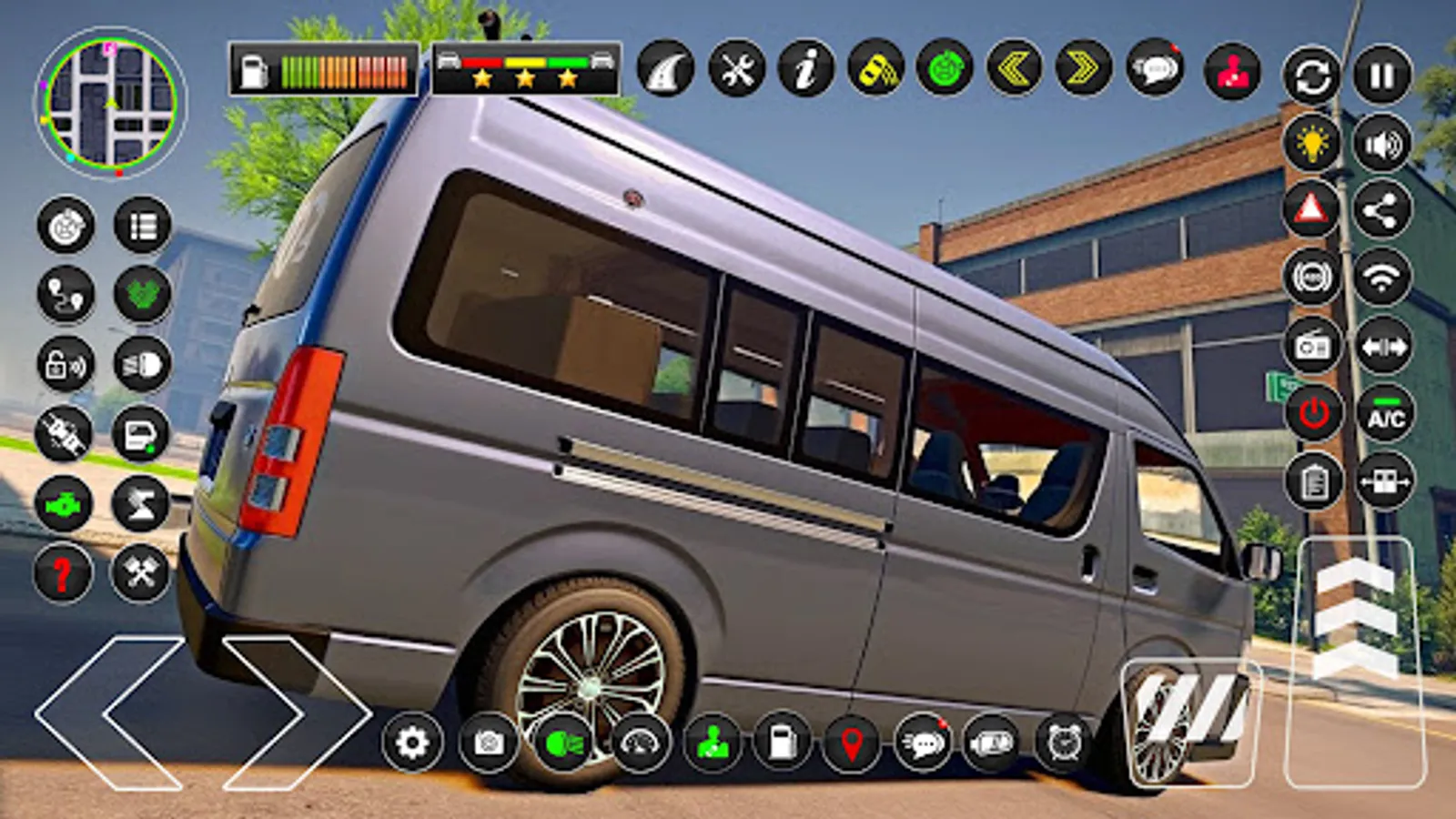This screenshot has height=819, width=1456.
Task: Click the left chevron to switch vehicle
Action: (x=1015, y=68)
